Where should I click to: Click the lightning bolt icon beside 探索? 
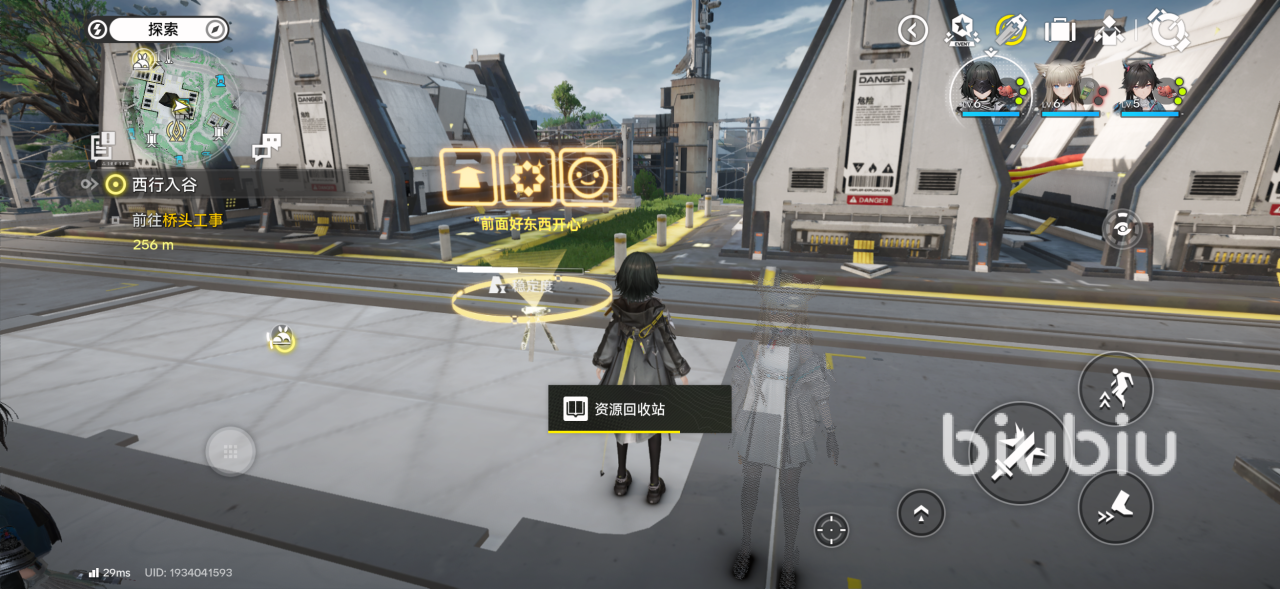pos(97,29)
